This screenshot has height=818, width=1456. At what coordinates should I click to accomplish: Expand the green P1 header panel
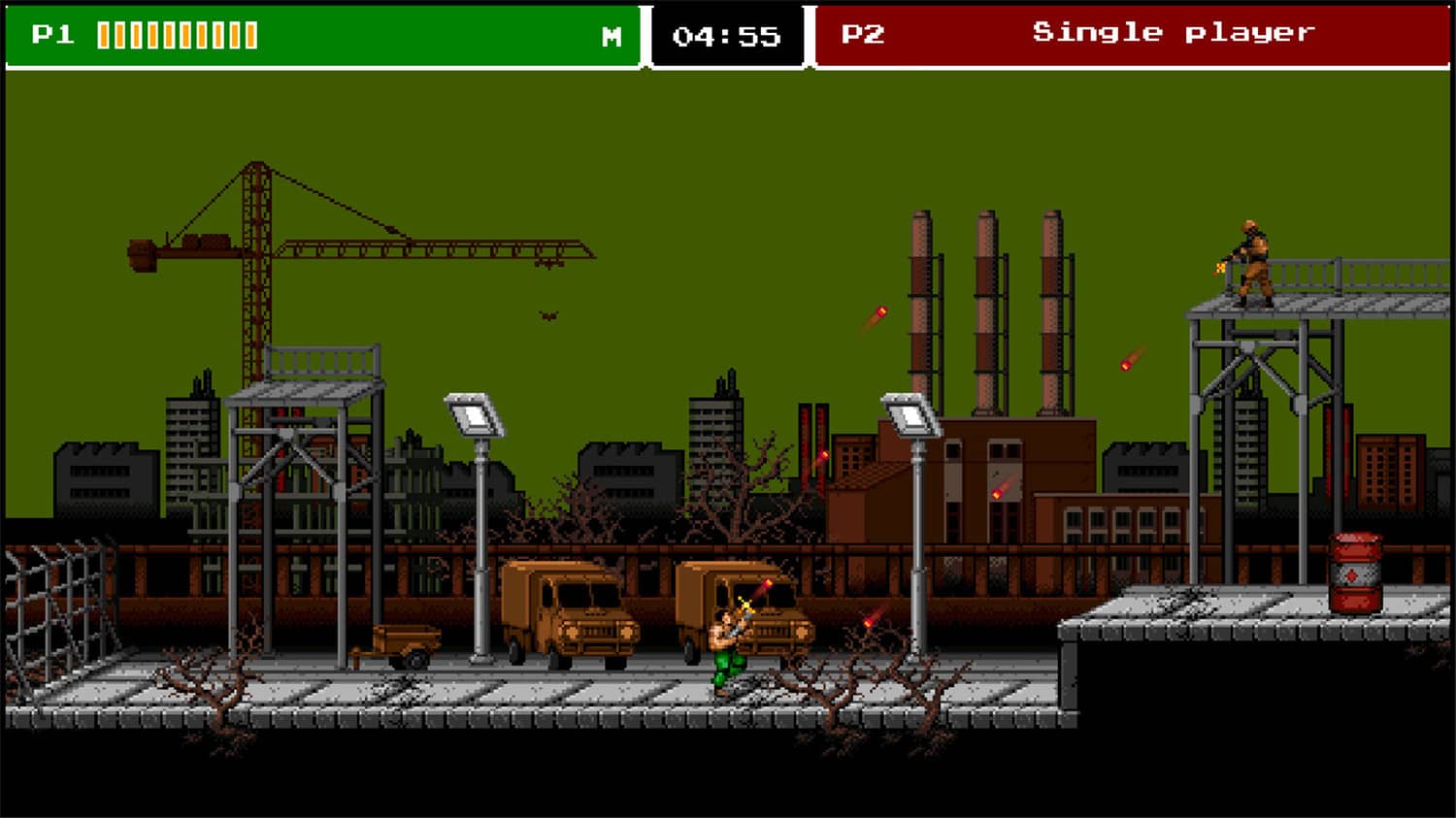coord(320,35)
